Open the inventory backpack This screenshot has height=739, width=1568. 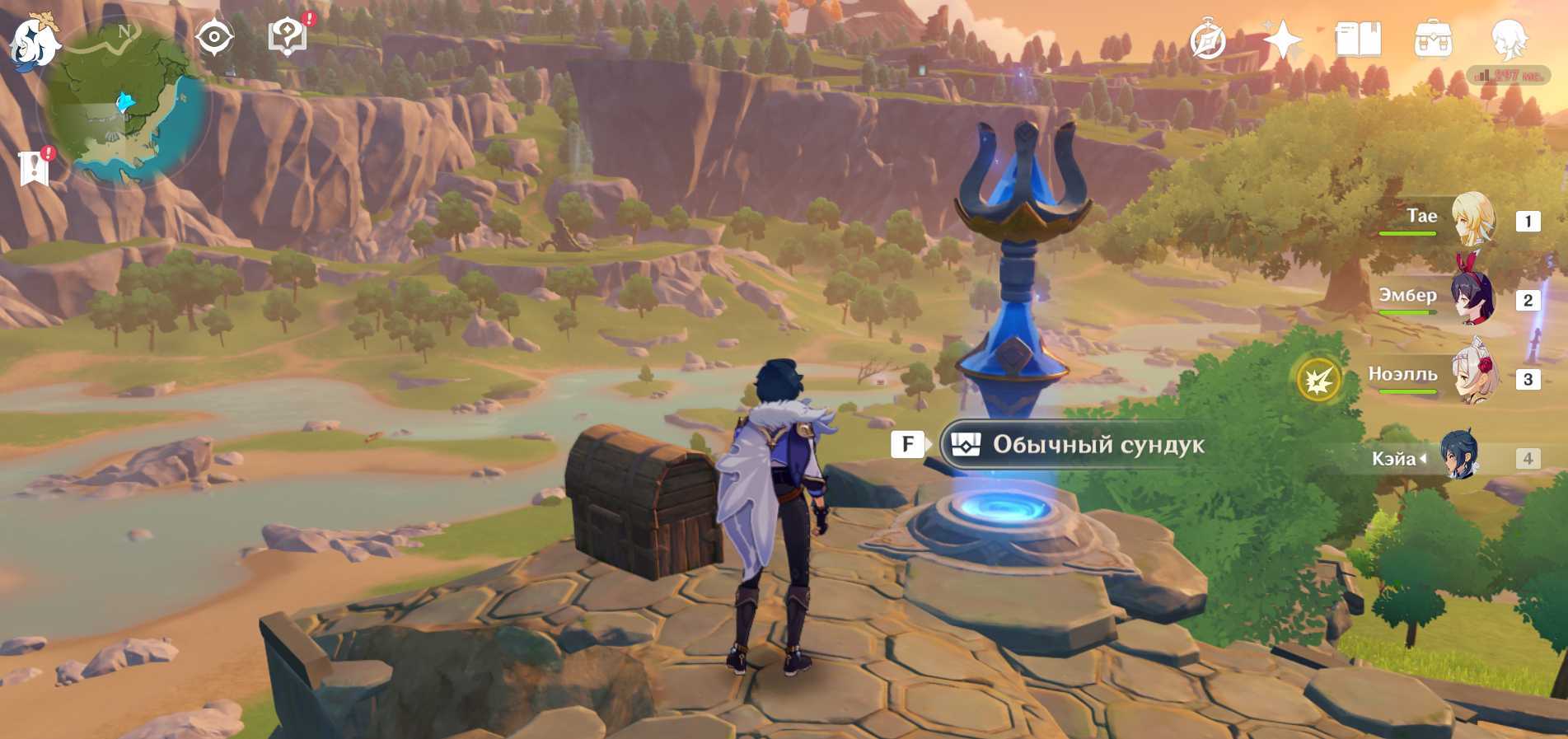click(x=1433, y=40)
